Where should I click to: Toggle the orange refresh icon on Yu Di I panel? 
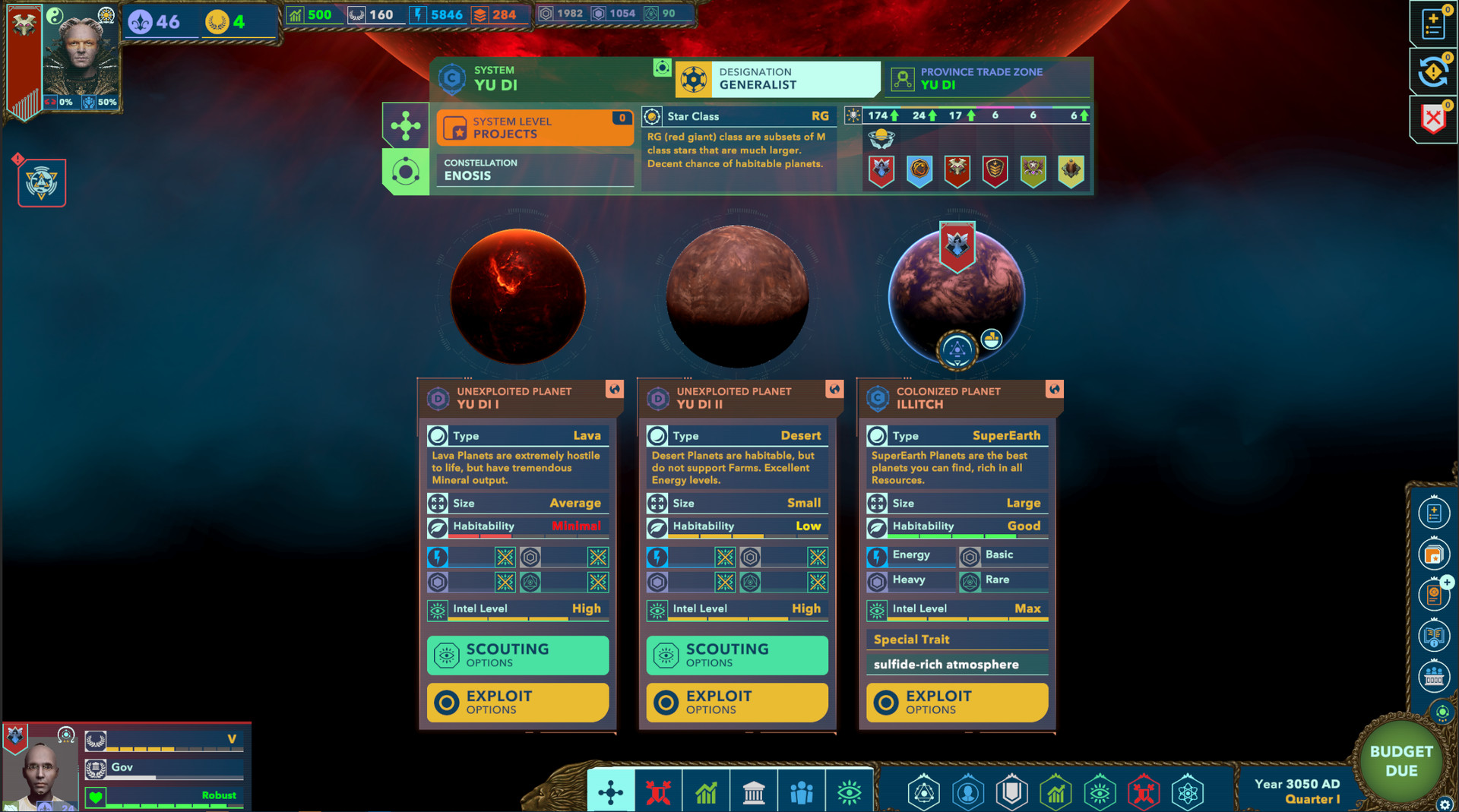(x=615, y=390)
